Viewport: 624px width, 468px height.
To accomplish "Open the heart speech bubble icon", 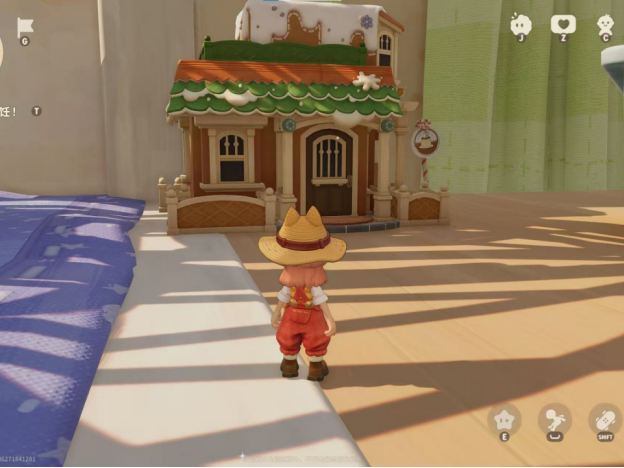I will click(563, 24).
